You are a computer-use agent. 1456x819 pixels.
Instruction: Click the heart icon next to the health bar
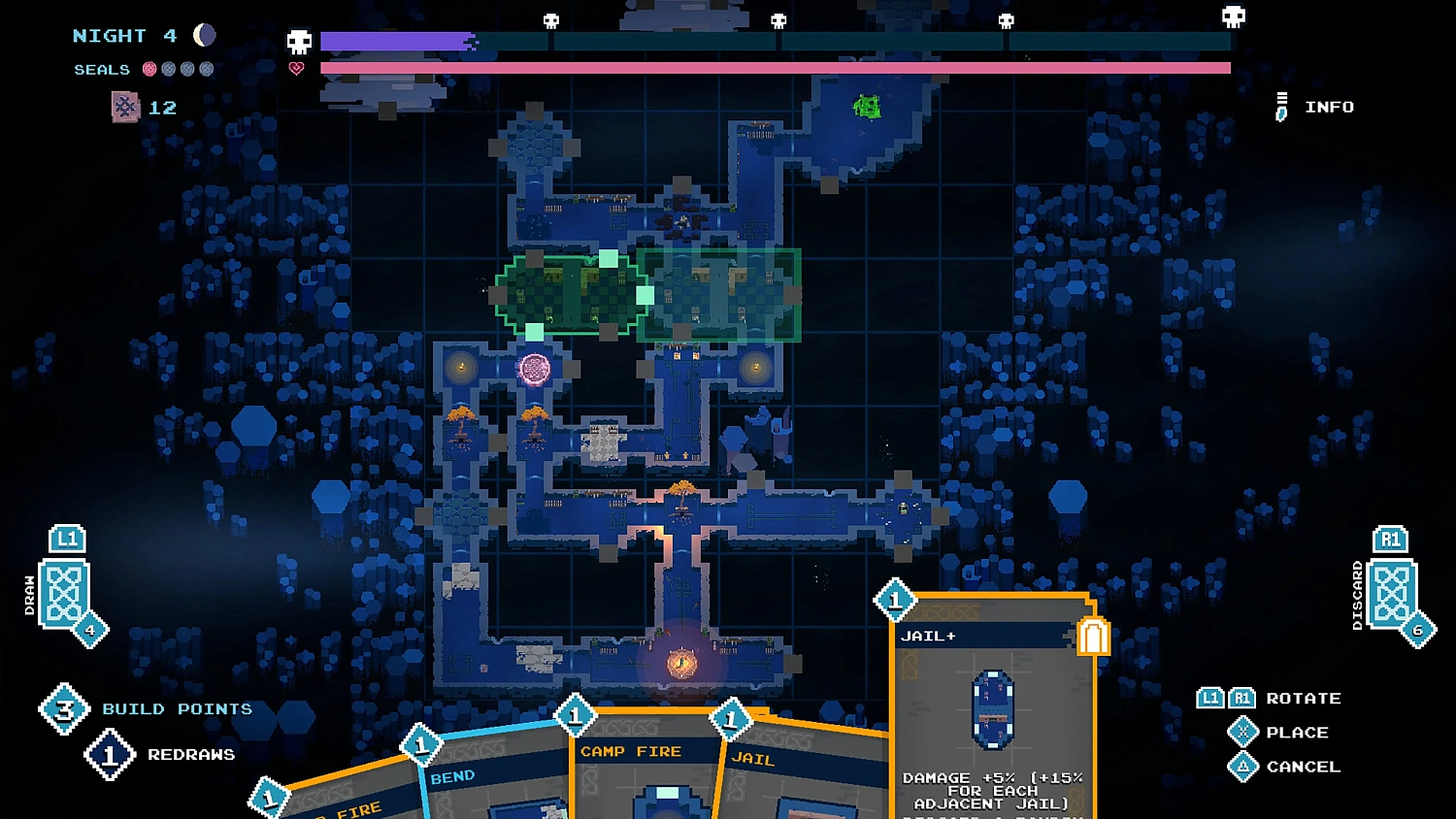coord(295,68)
